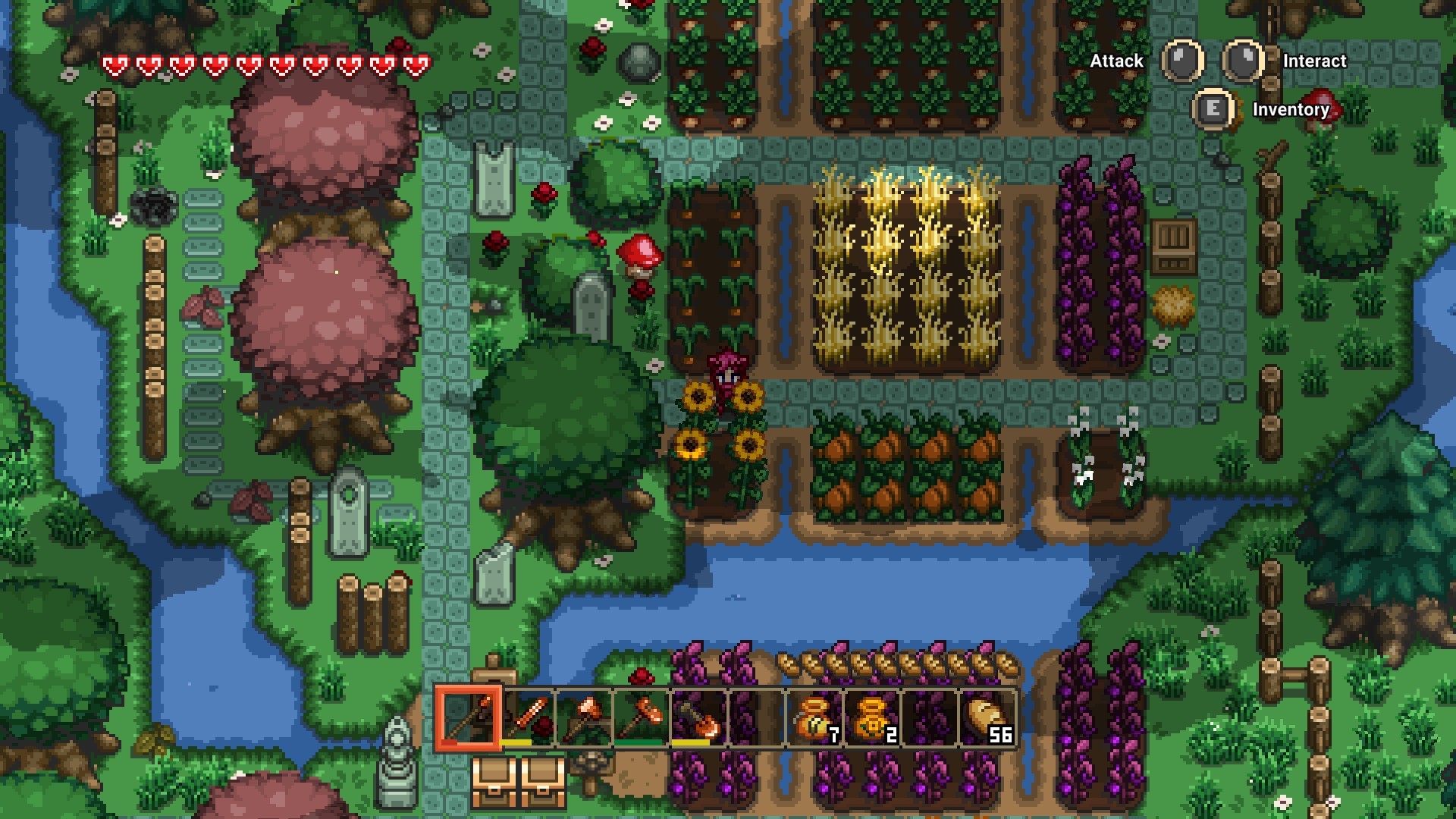The image size is (1456, 819).
Task: Click the Interact label prompt
Action: tap(1313, 61)
